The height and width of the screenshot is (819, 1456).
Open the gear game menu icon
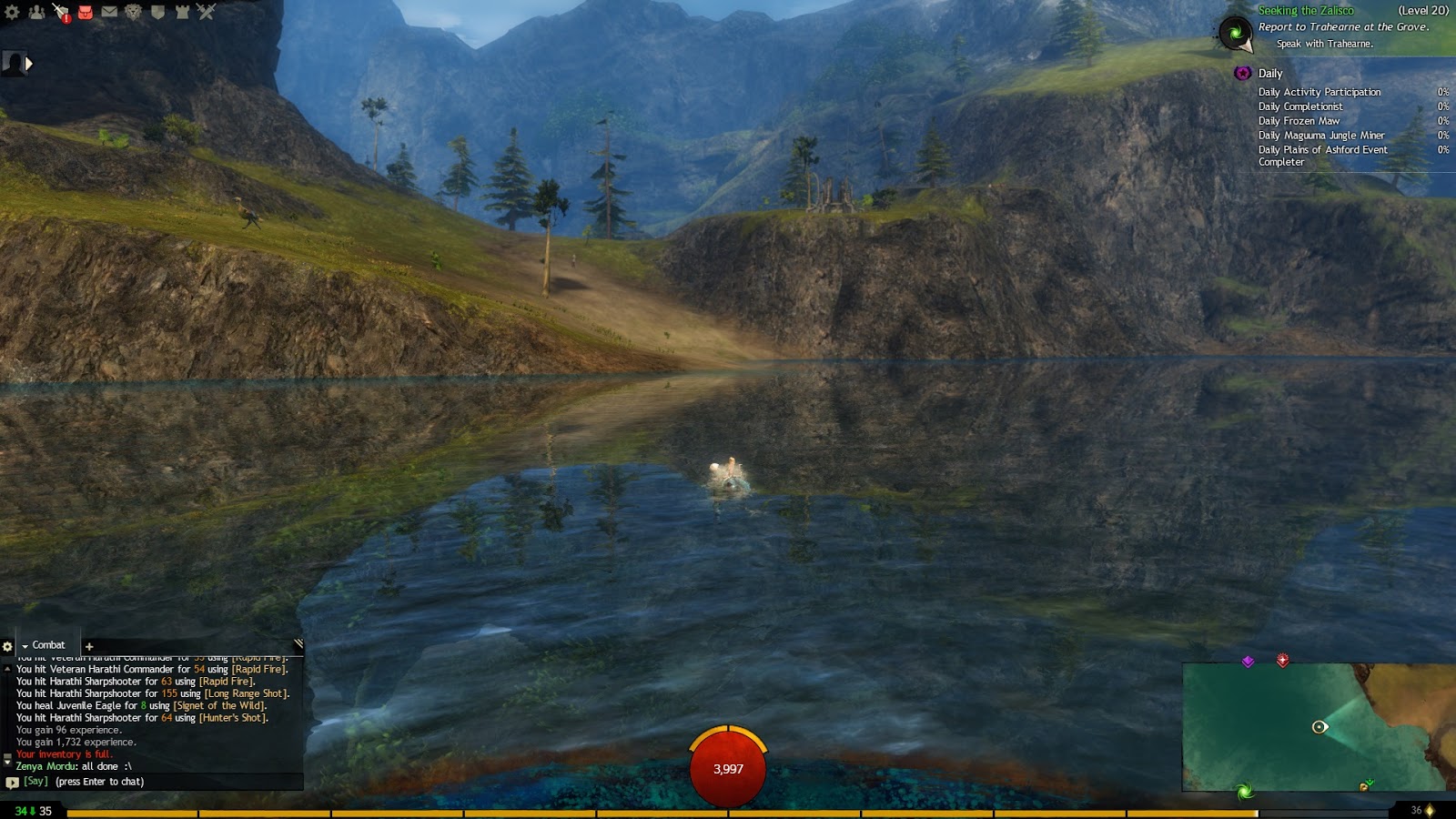(x=12, y=12)
